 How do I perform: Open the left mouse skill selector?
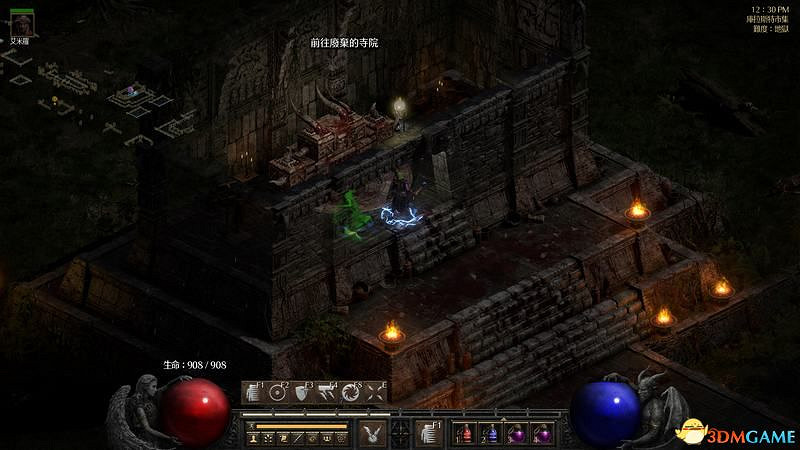(373, 432)
